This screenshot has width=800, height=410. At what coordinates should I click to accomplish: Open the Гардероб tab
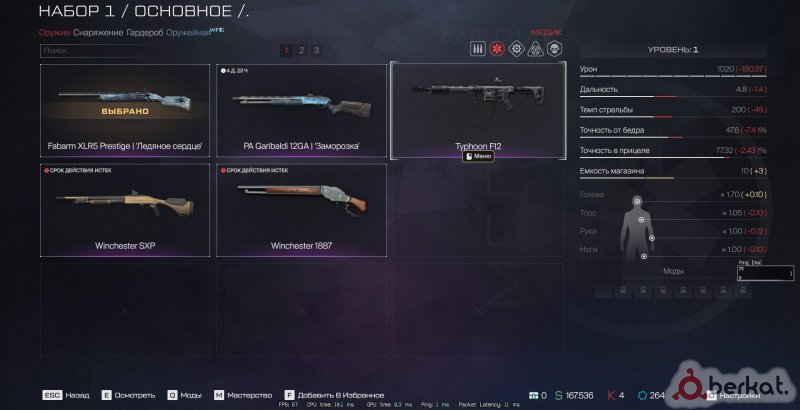pyautogui.click(x=146, y=33)
